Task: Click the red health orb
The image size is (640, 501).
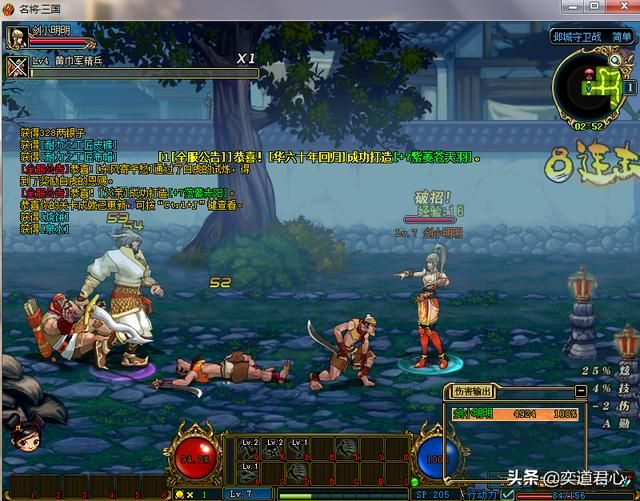Action: tap(200, 459)
